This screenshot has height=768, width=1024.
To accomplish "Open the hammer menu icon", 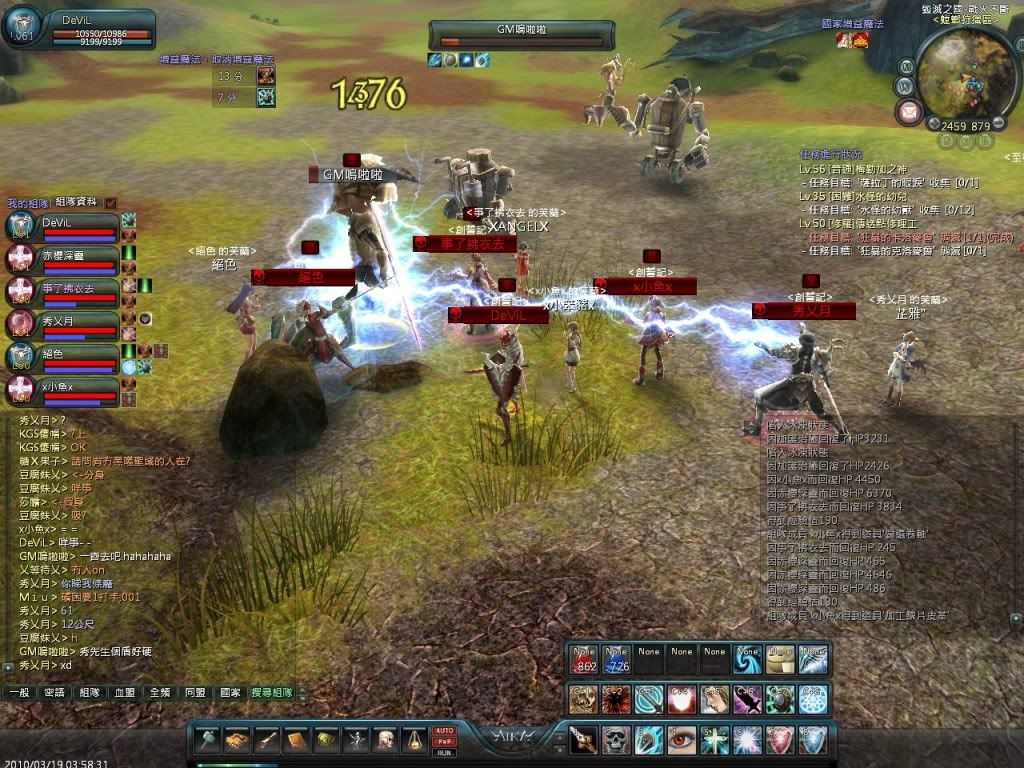I will click(206, 740).
